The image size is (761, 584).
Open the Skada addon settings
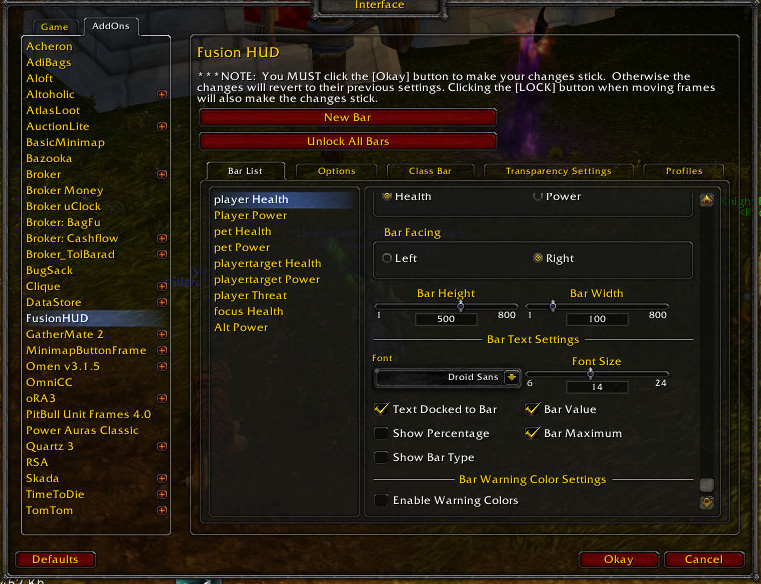[42, 479]
